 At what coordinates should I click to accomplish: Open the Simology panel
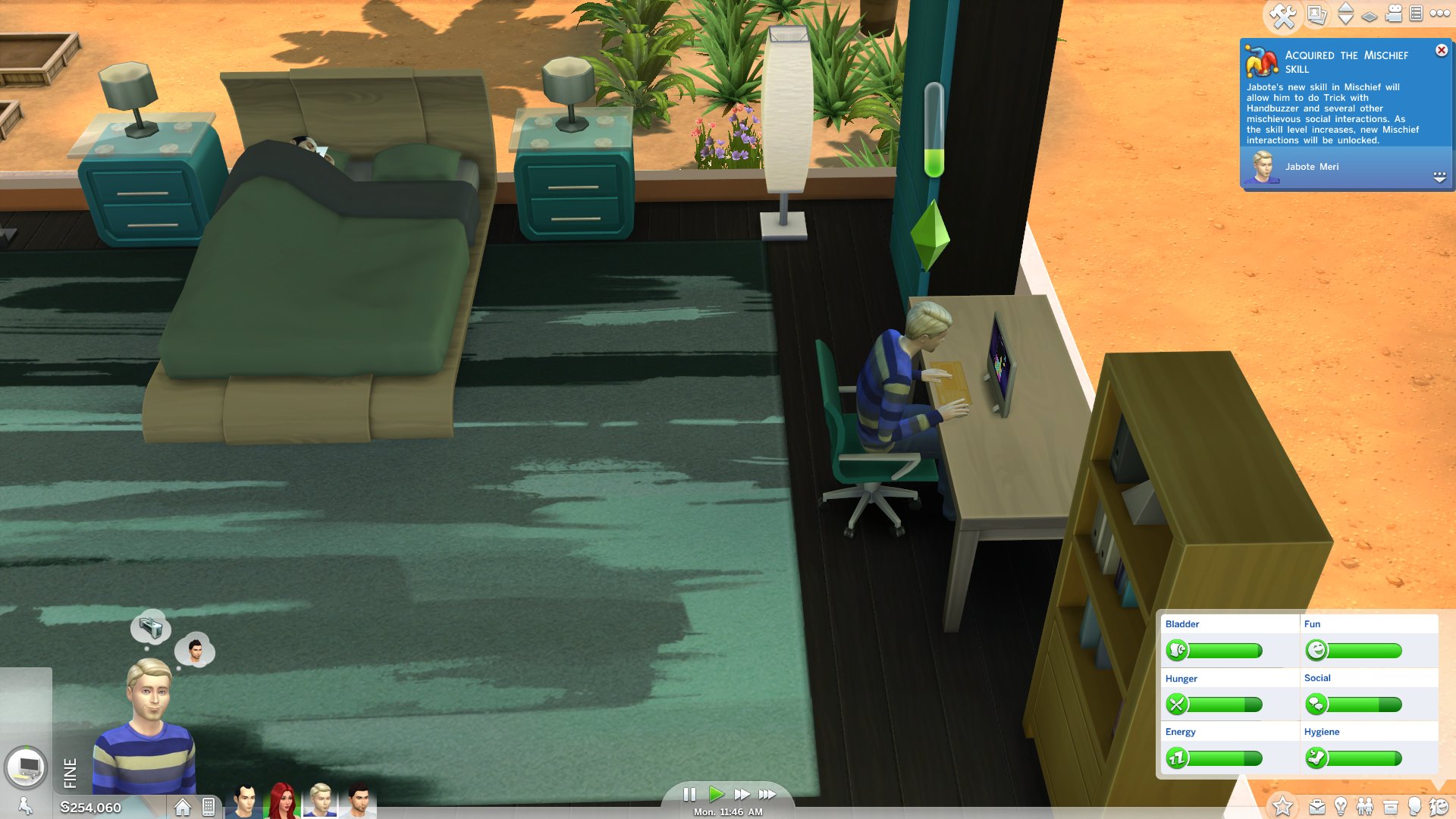[x=1414, y=805]
